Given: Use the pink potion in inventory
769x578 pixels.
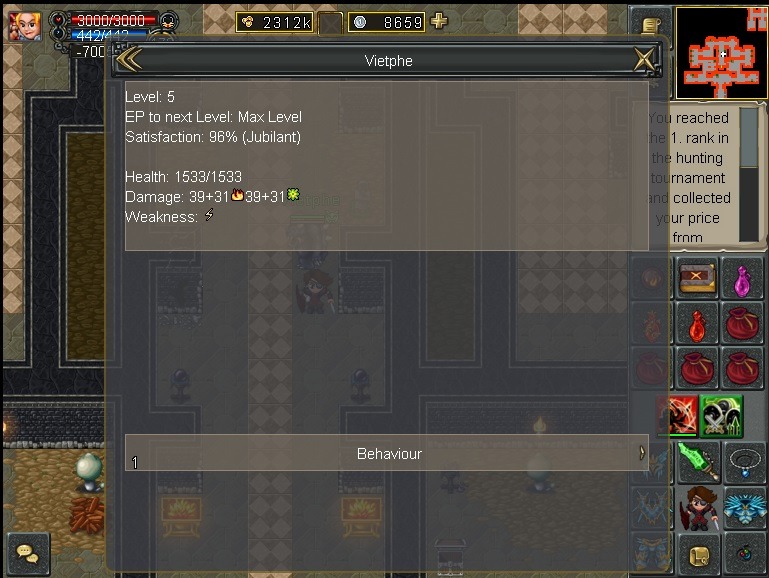Looking at the screenshot, I should click(741, 277).
